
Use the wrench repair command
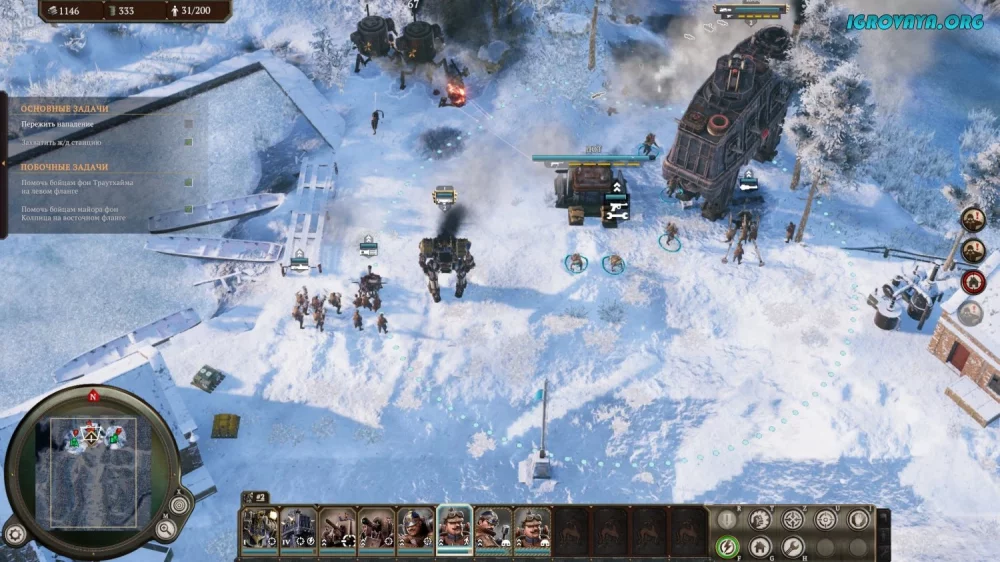[793, 547]
